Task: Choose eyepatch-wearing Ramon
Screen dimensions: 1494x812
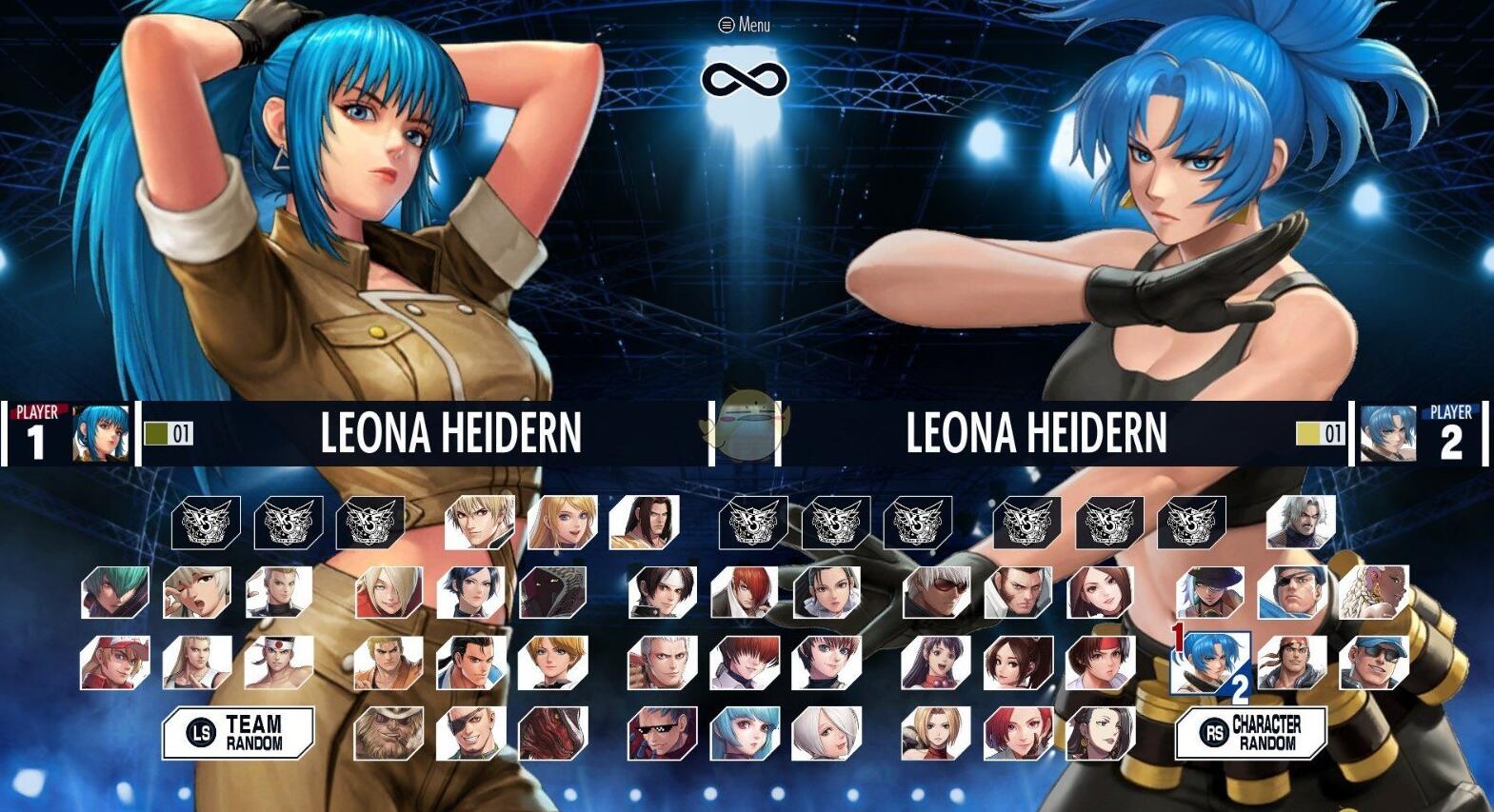Action: pyautogui.click(x=471, y=734)
